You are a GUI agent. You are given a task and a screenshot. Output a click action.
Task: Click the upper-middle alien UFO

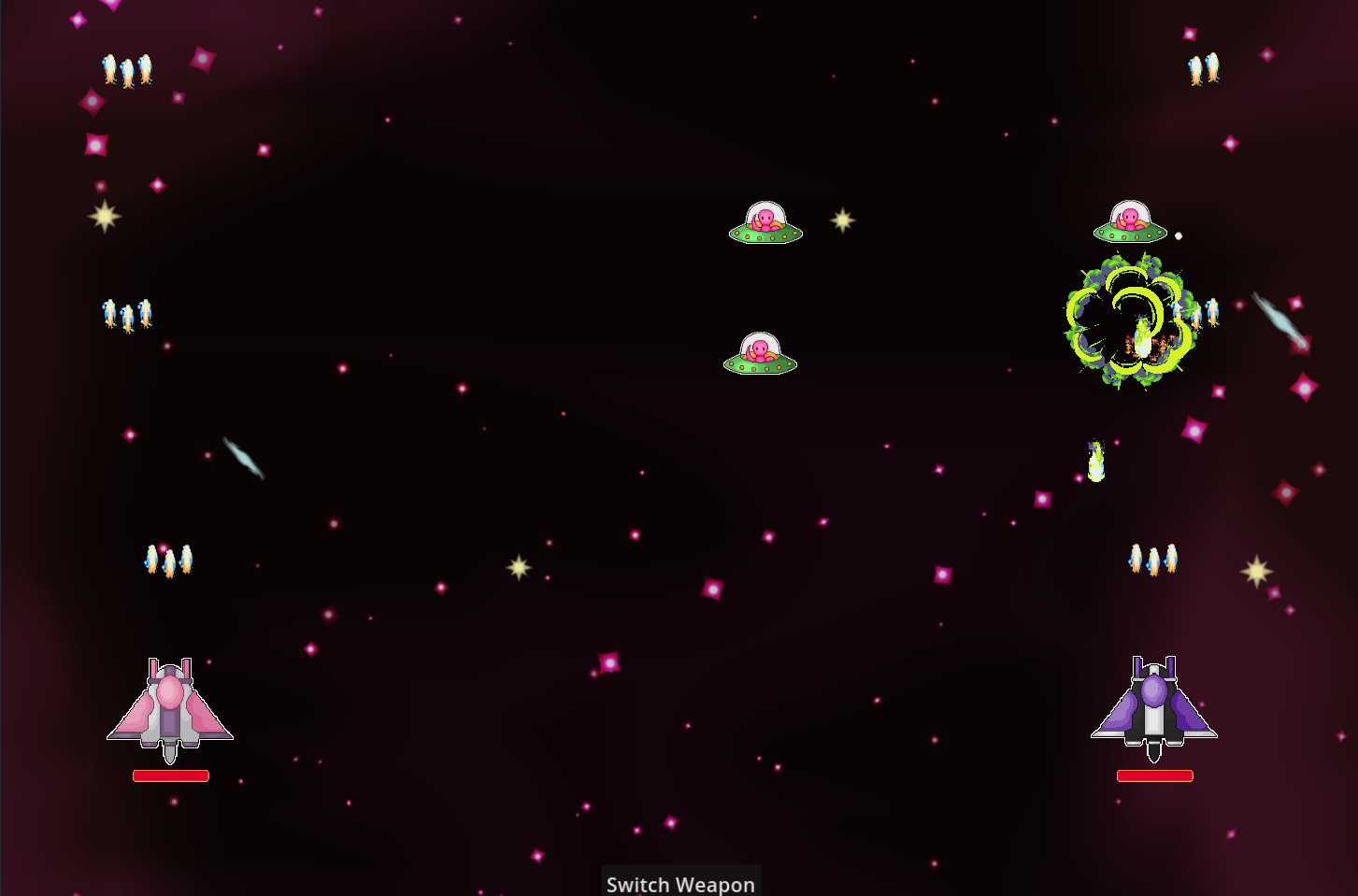point(765,224)
